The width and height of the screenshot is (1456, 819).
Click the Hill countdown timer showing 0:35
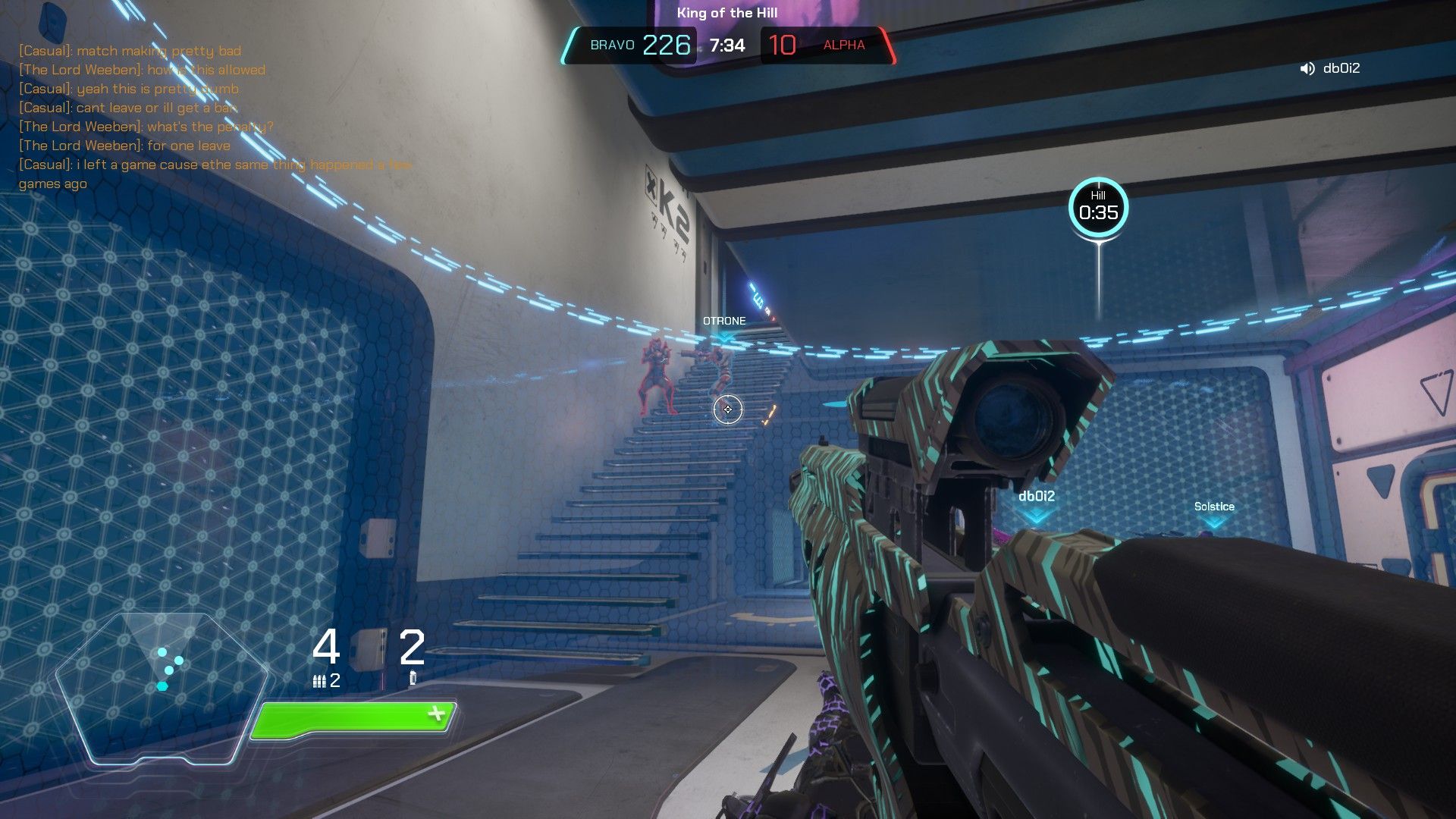pyautogui.click(x=1099, y=214)
